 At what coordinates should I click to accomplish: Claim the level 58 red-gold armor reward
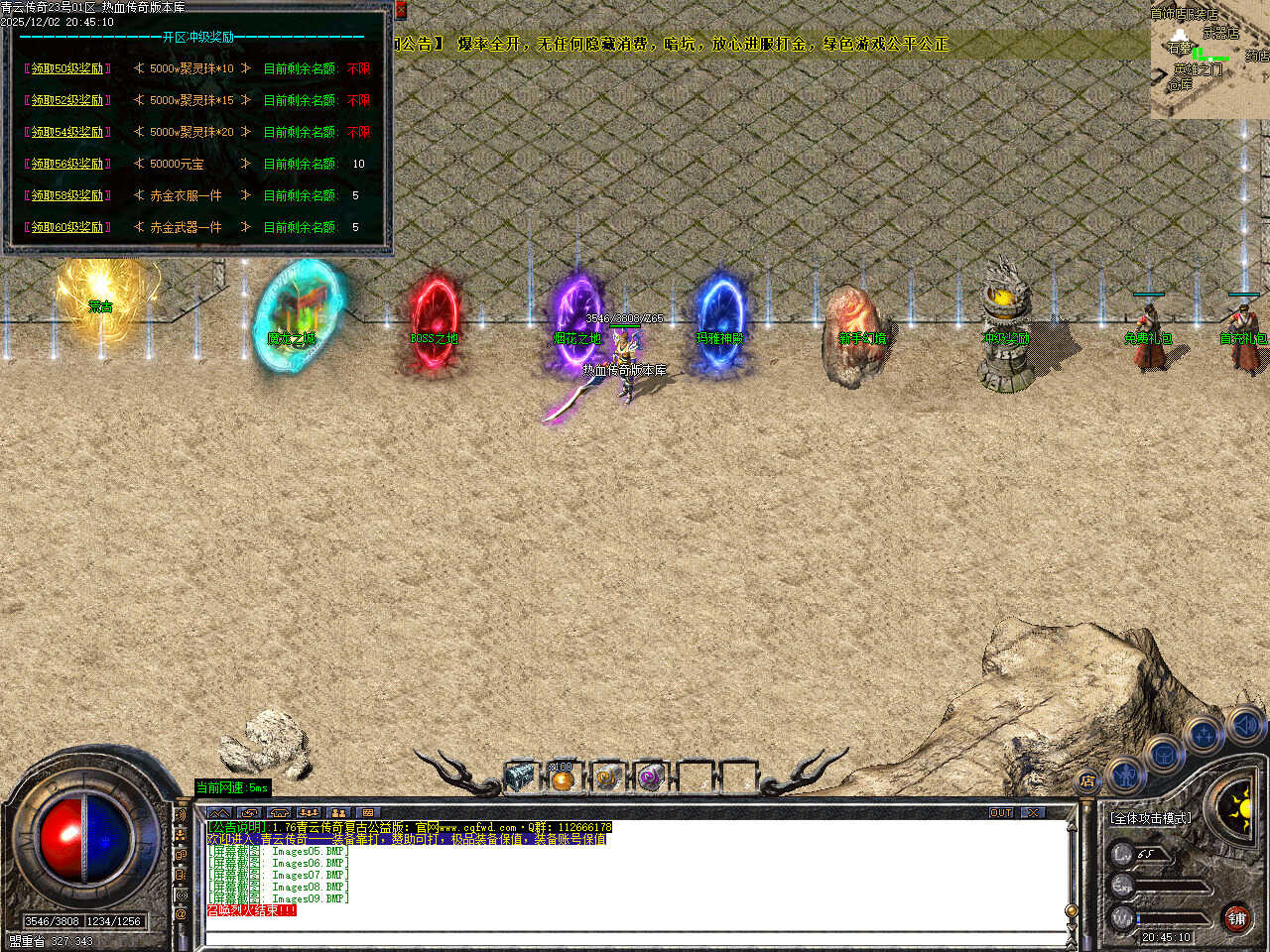tap(67, 196)
